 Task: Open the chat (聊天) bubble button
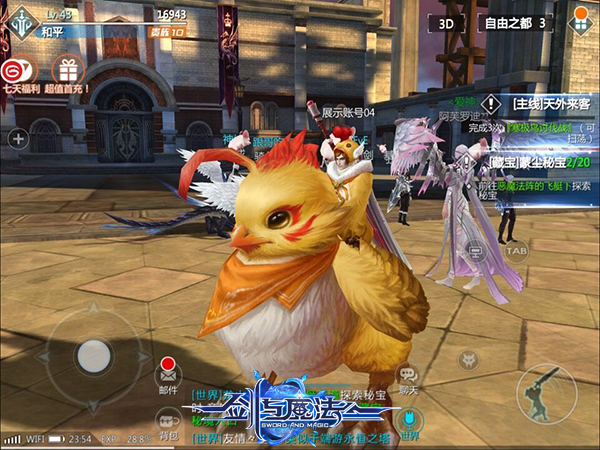tap(405, 376)
